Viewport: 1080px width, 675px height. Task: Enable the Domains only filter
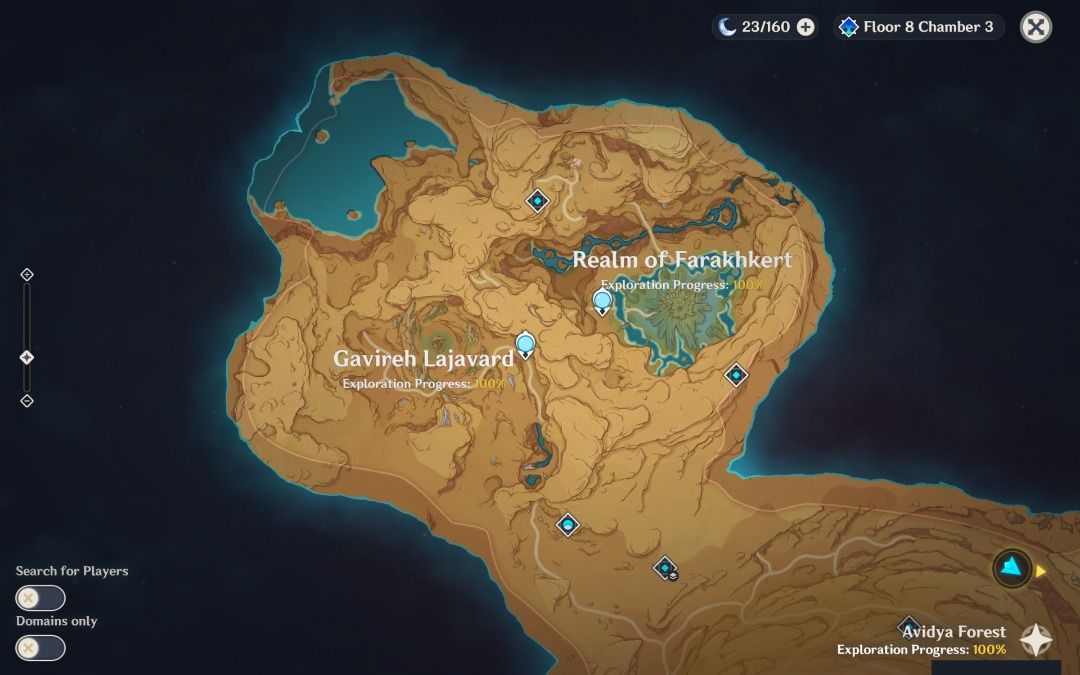[41, 648]
